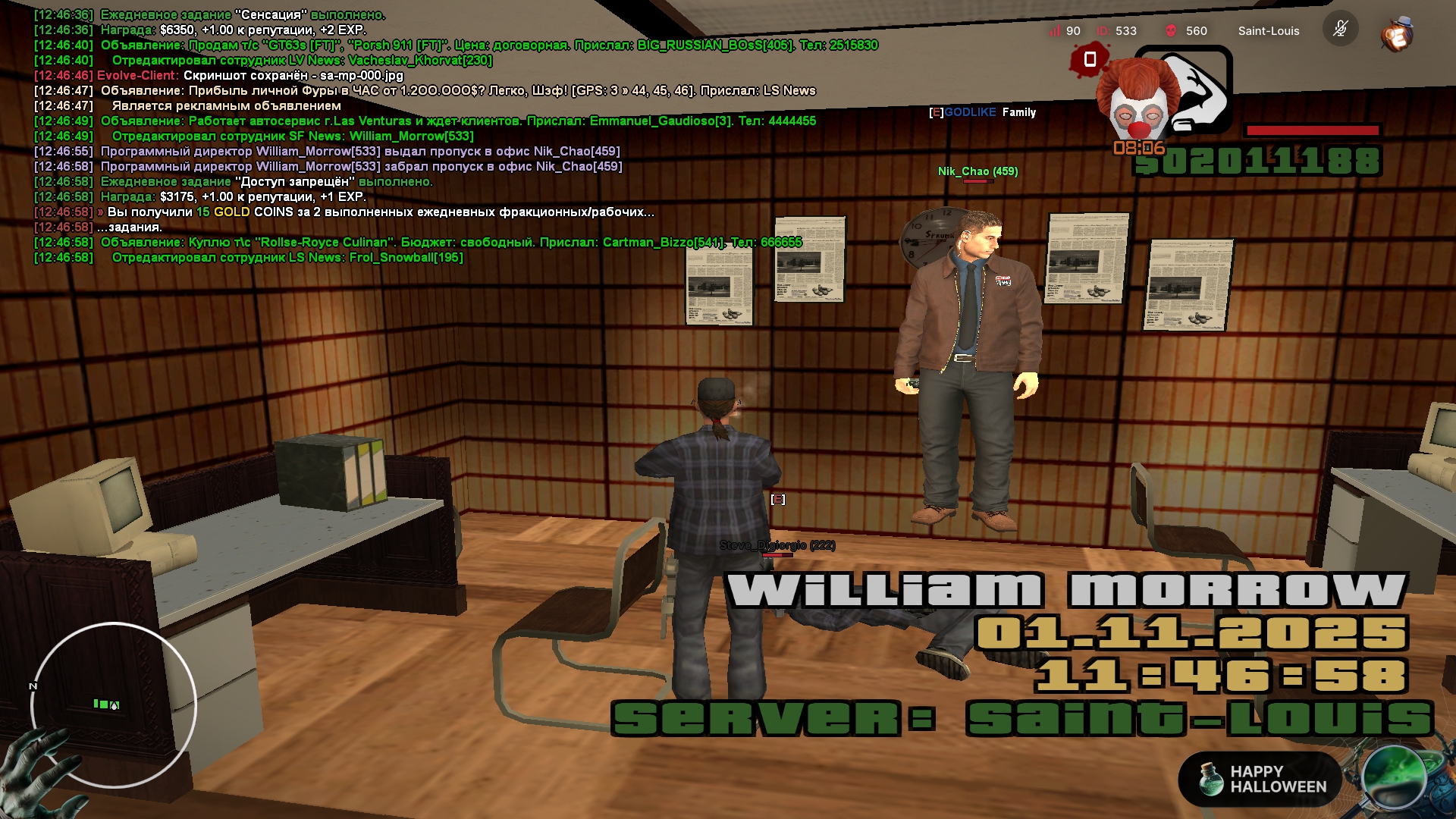Click the GOLD COINS reward chat line
The image size is (1456, 819).
pyautogui.click(x=379, y=212)
